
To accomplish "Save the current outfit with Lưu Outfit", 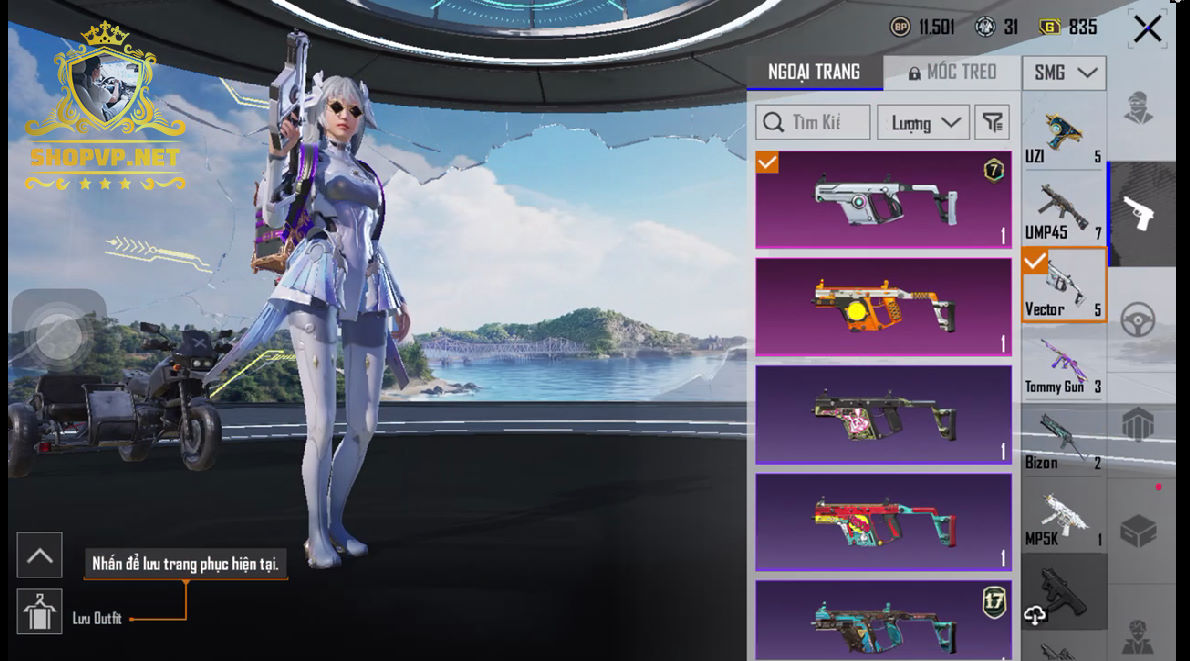I will pos(40,612).
